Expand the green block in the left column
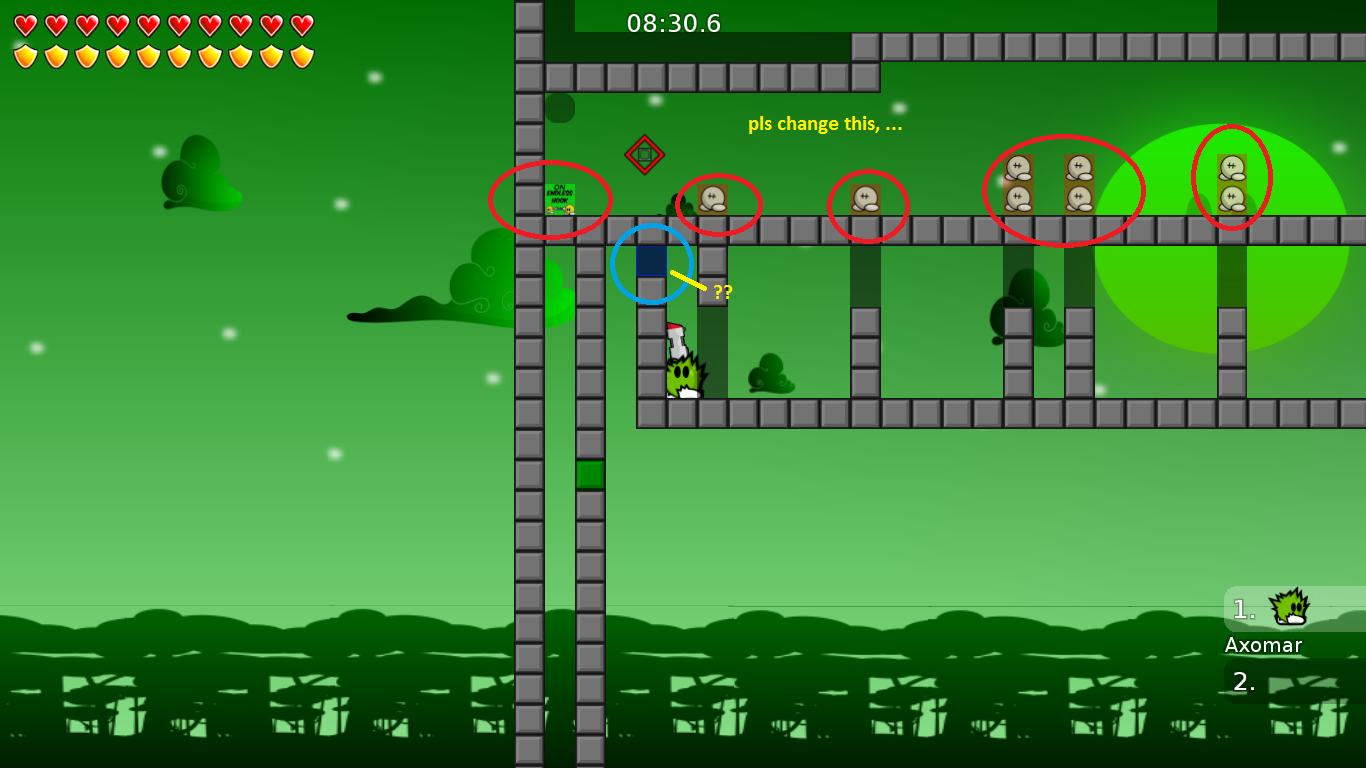Viewport: 1366px width, 768px height. (x=588, y=473)
